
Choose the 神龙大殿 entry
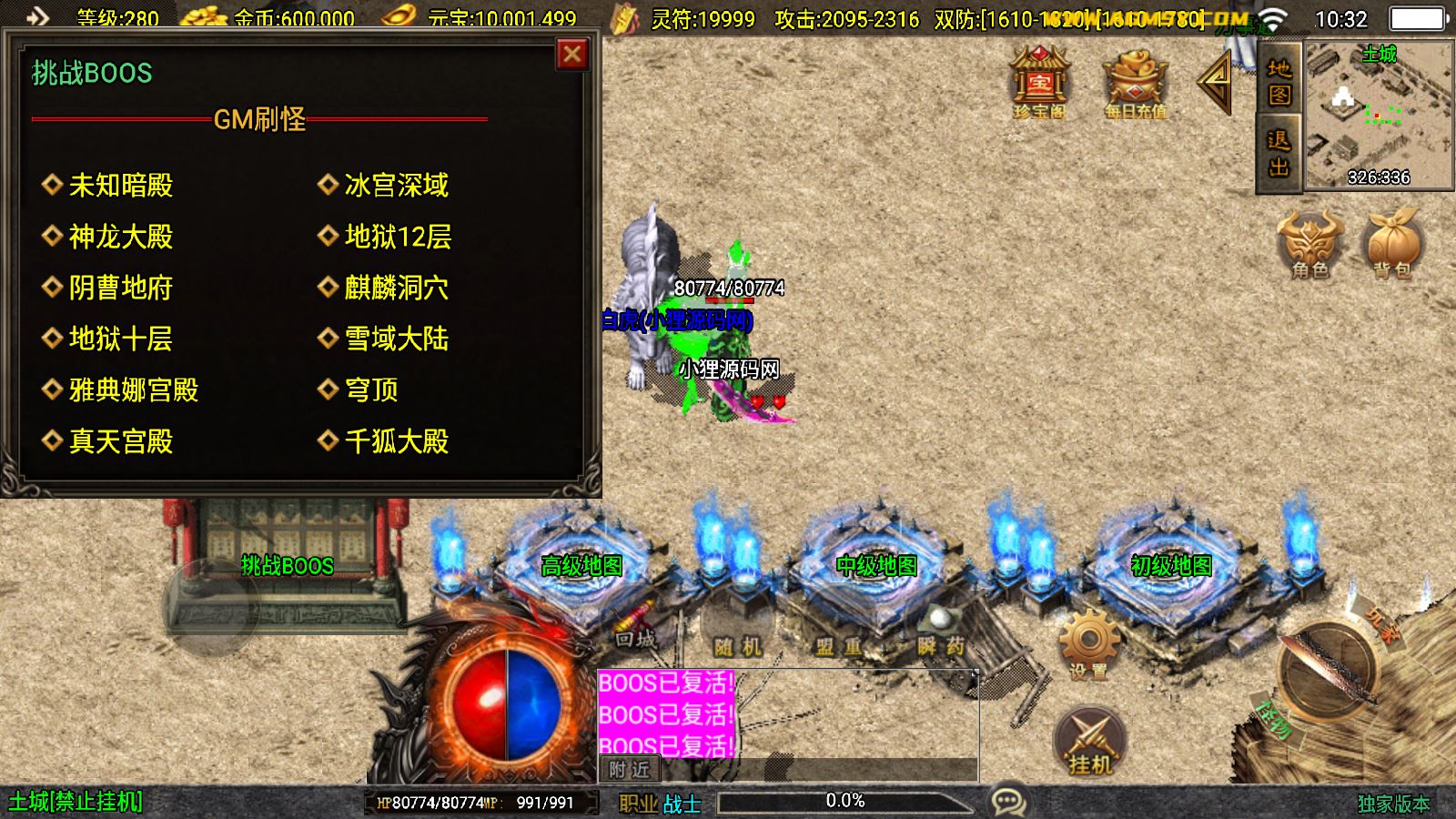(121, 237)
